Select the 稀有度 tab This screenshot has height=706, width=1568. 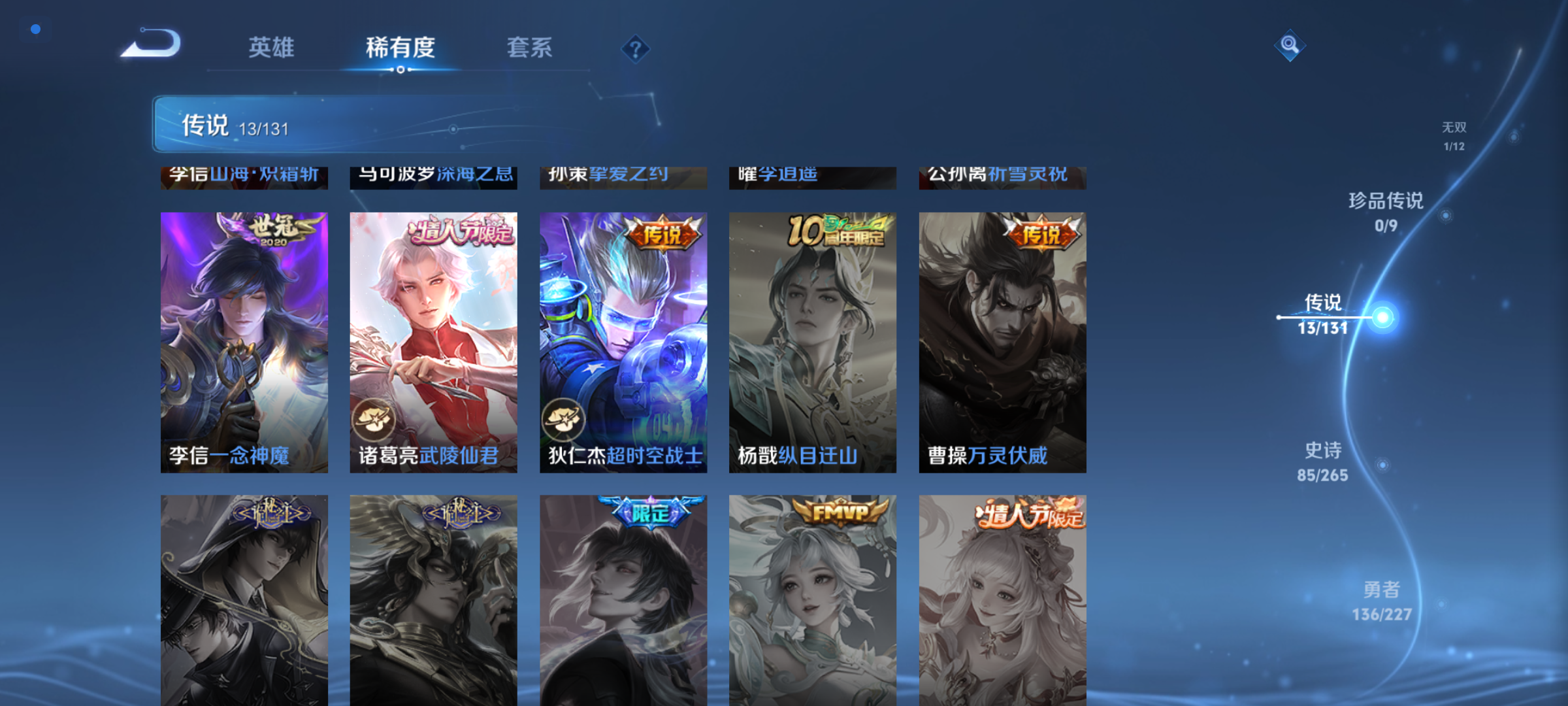point(401,48)
